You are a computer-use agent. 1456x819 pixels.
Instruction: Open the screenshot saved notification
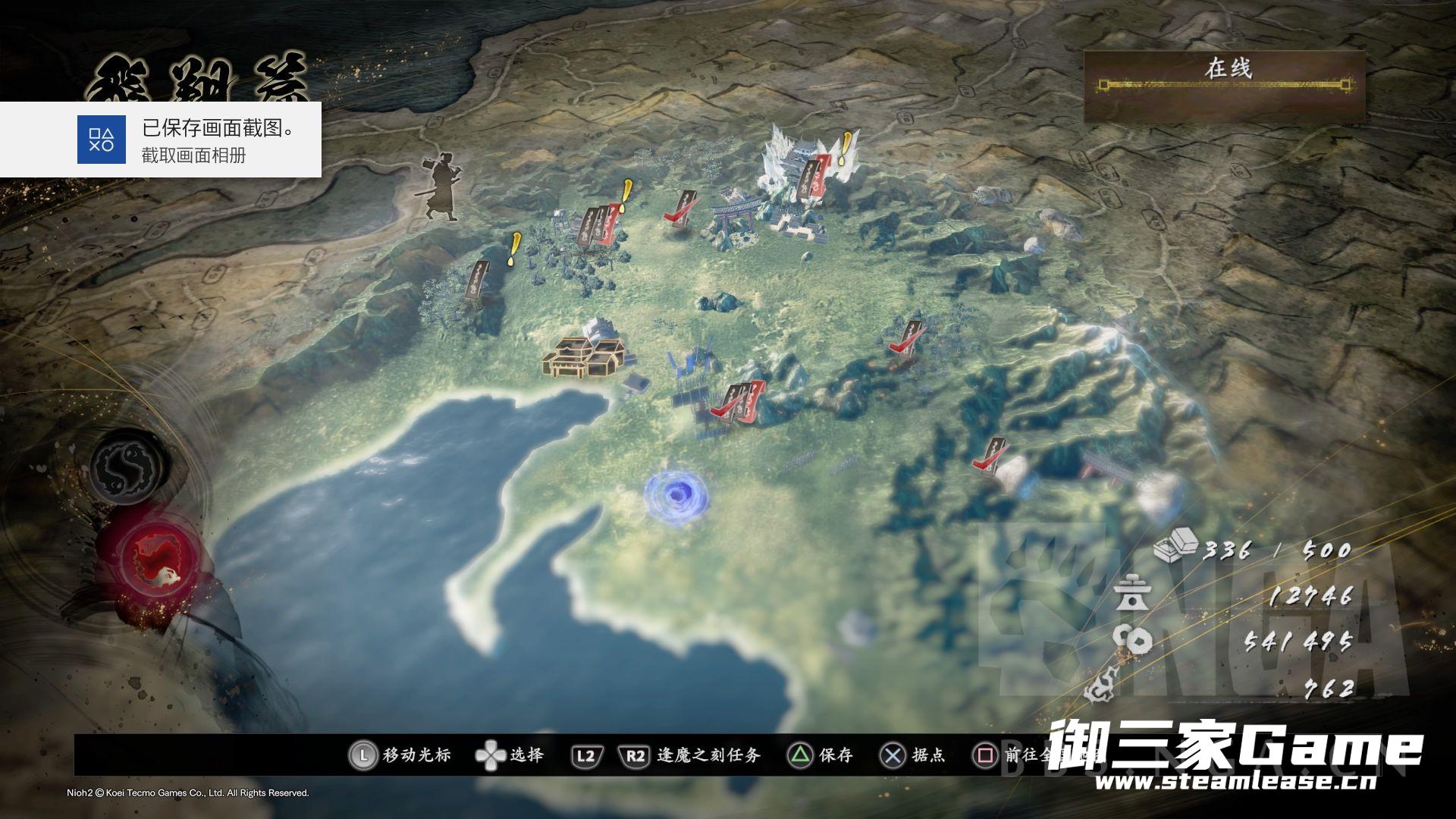[161, 140]
